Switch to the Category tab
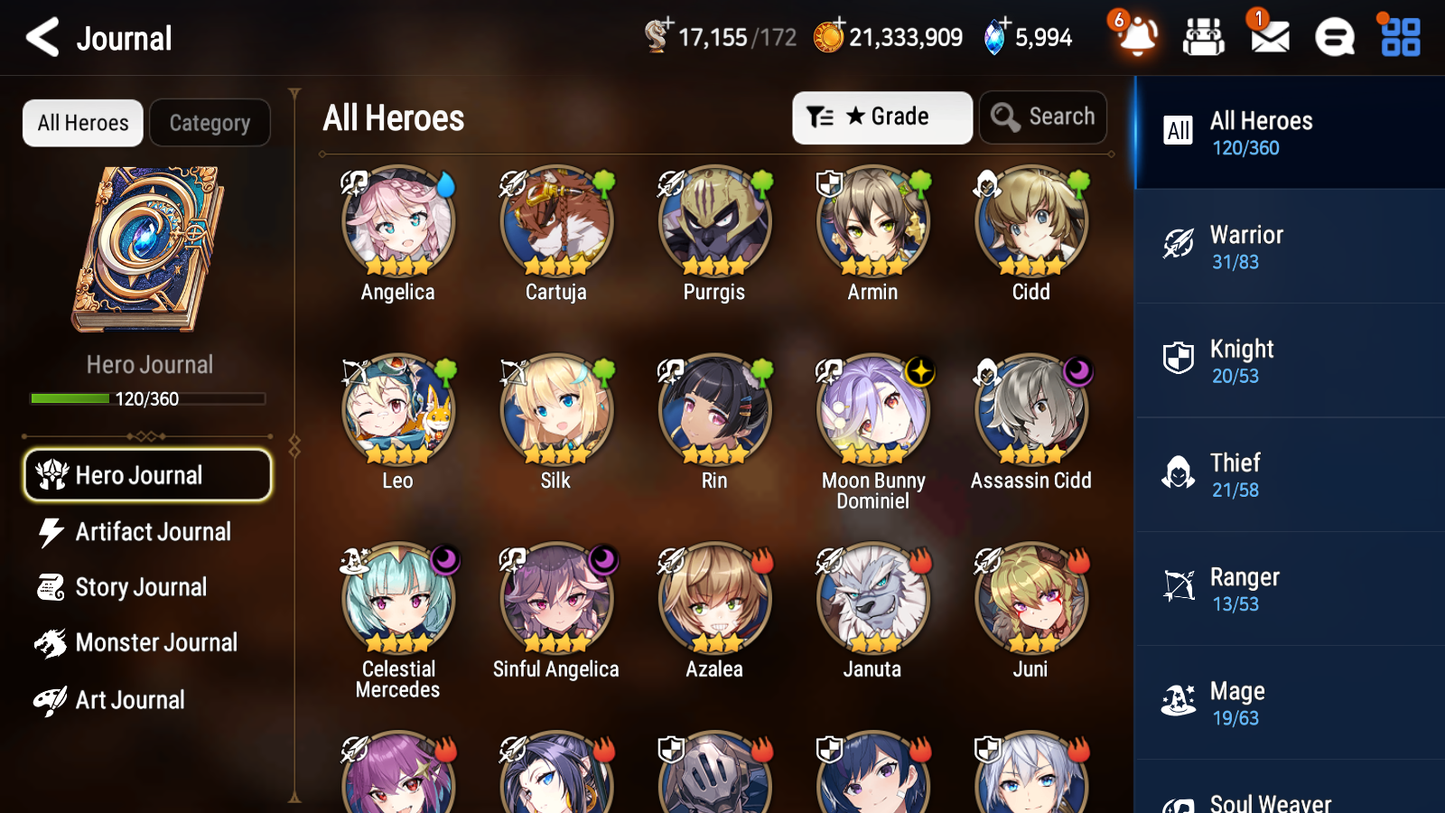Image resolution: width=1445 pixels, height=813 pixels. [209, 122]
